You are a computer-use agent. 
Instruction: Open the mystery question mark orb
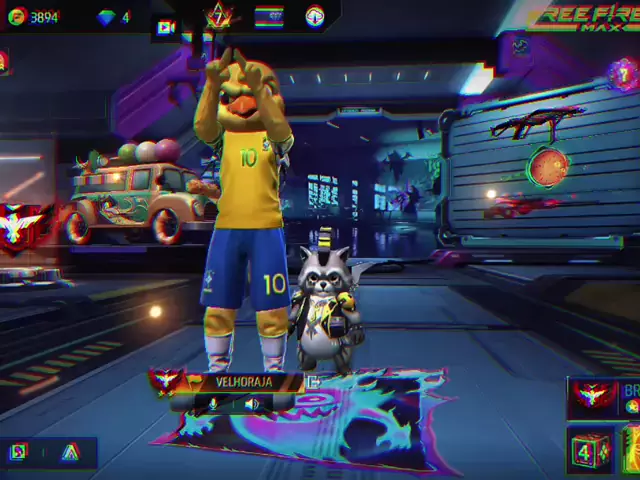click(x=624, y=74)
